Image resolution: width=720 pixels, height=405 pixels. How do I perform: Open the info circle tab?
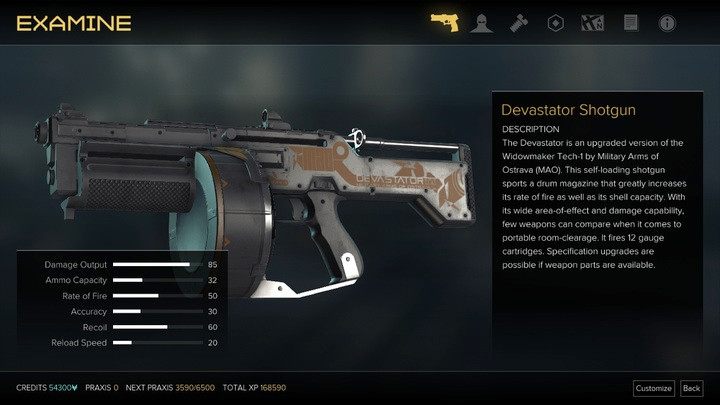(x=667, y=21)
